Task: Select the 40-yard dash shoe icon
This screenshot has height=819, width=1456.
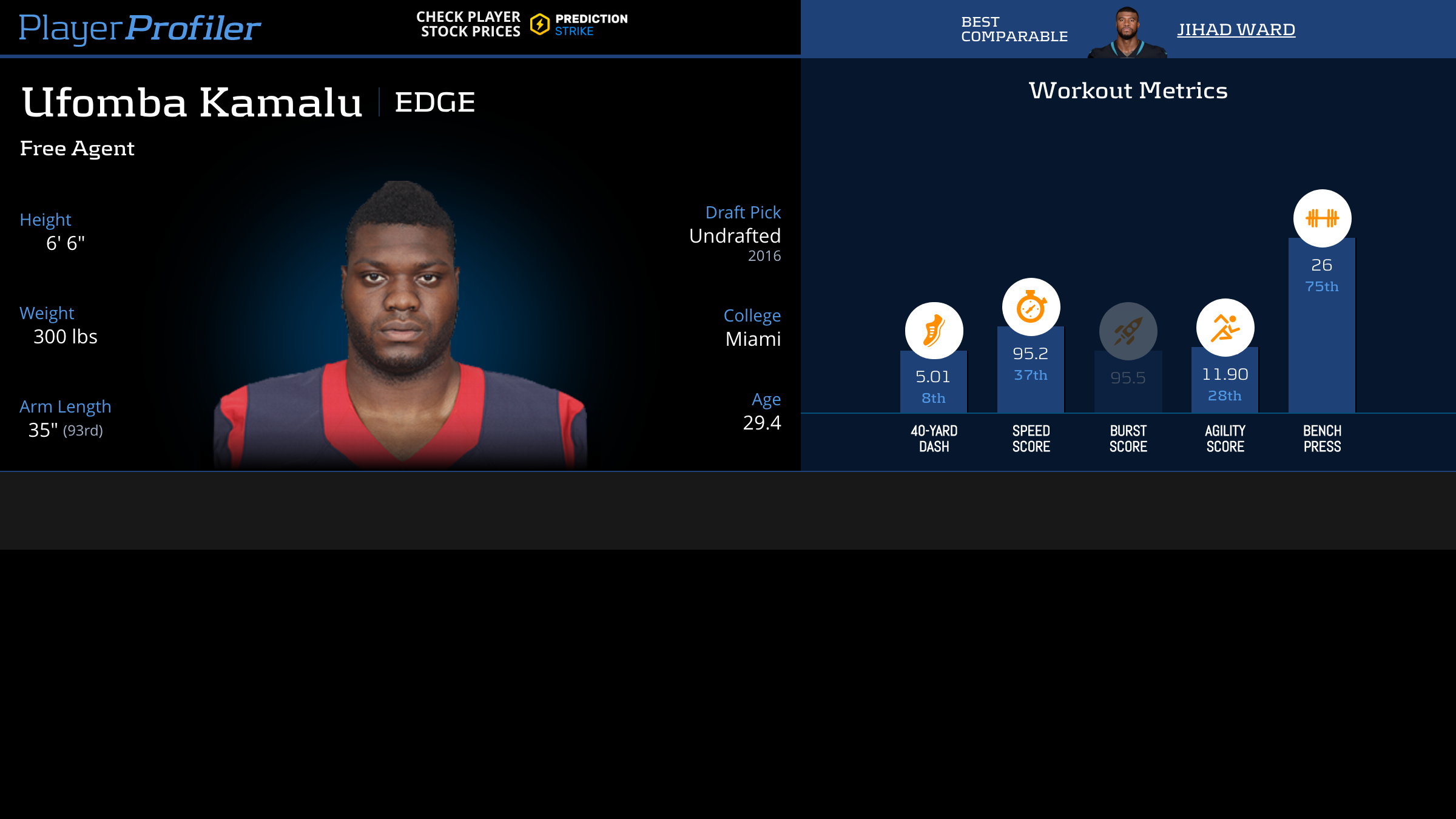Action: [x=934, y=331]
